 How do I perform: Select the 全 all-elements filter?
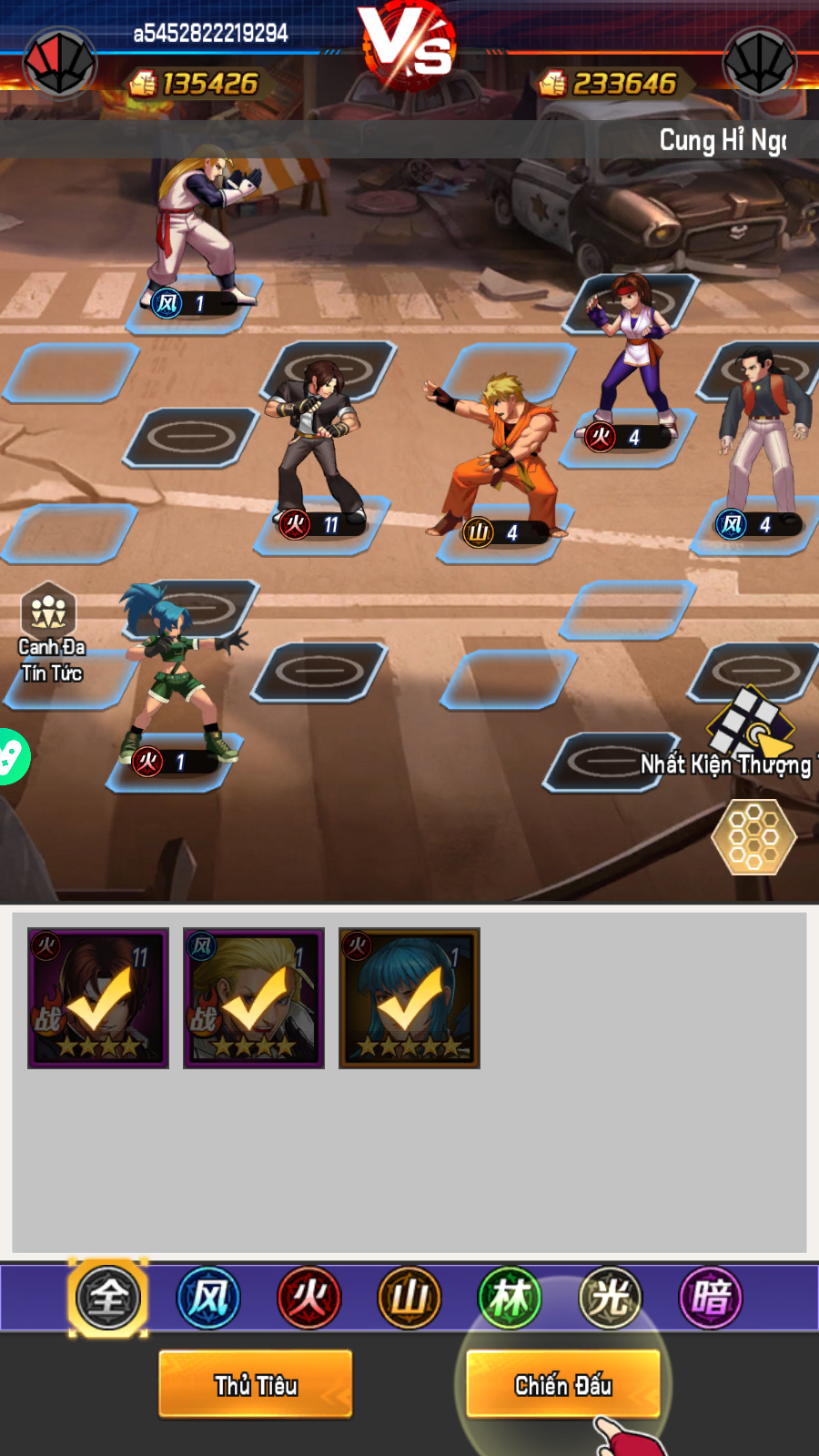point(108,1298)
